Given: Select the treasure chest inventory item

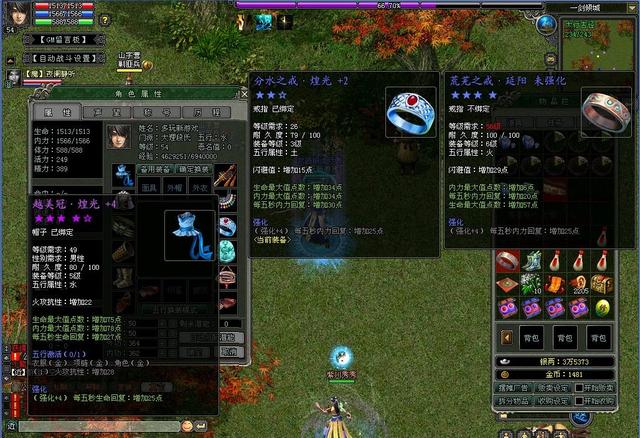Looking at the screenshot, I should pyautogui.click(x=602, y=284).
